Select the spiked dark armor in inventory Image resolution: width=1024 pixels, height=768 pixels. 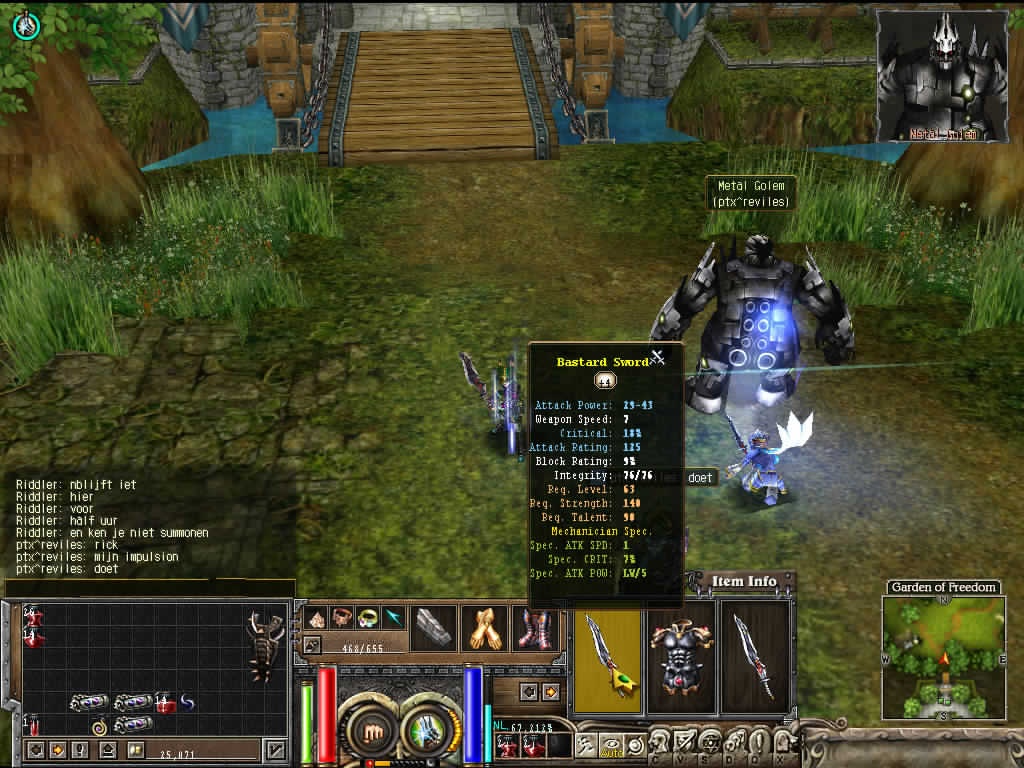coord(265,648)
